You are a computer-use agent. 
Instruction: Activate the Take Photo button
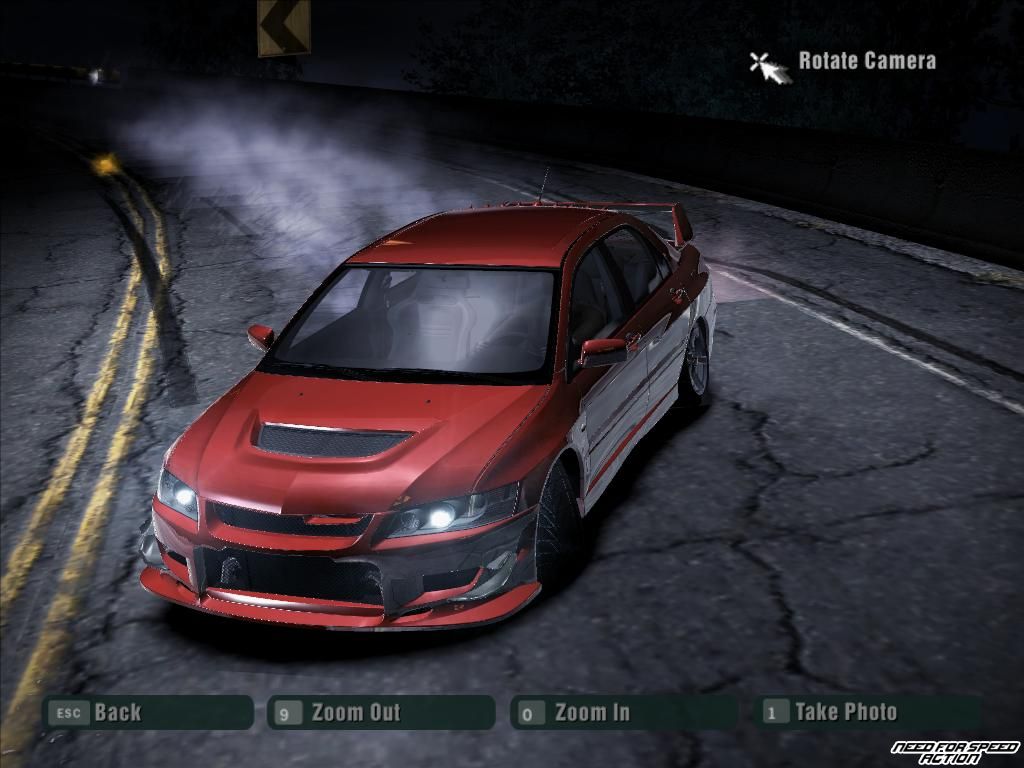866,712
